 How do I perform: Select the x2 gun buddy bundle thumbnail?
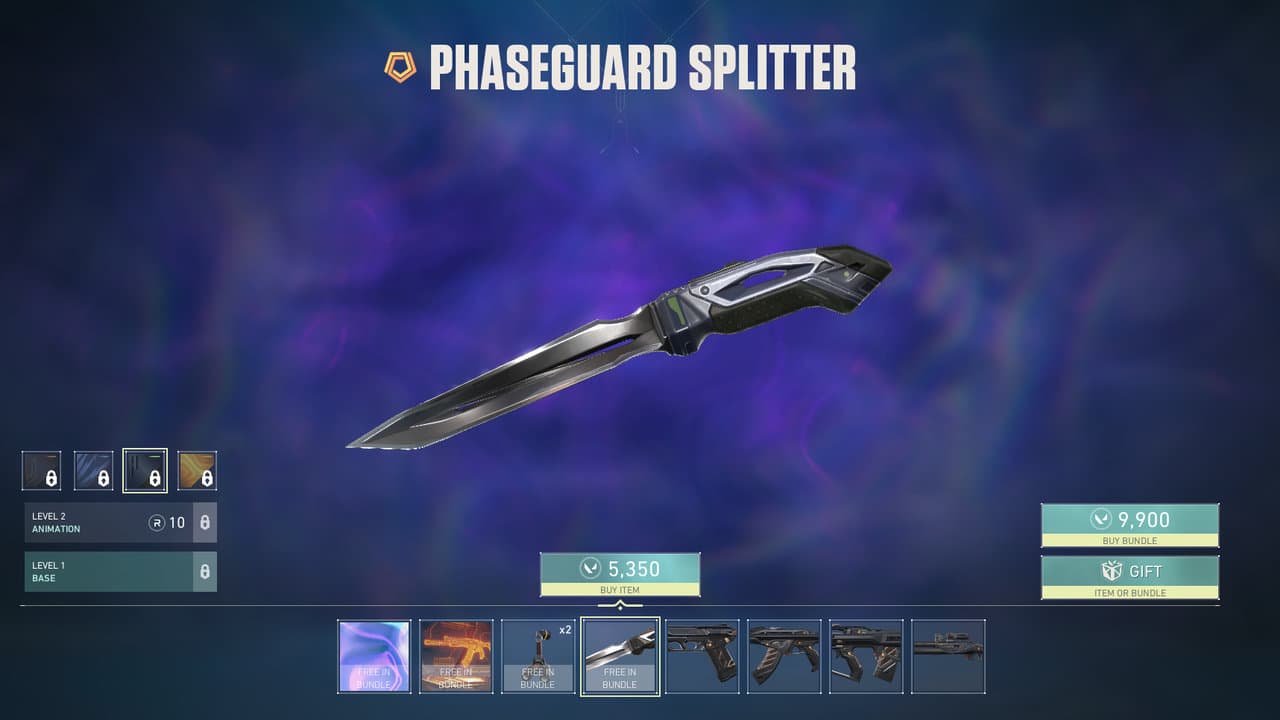point(538,656)
